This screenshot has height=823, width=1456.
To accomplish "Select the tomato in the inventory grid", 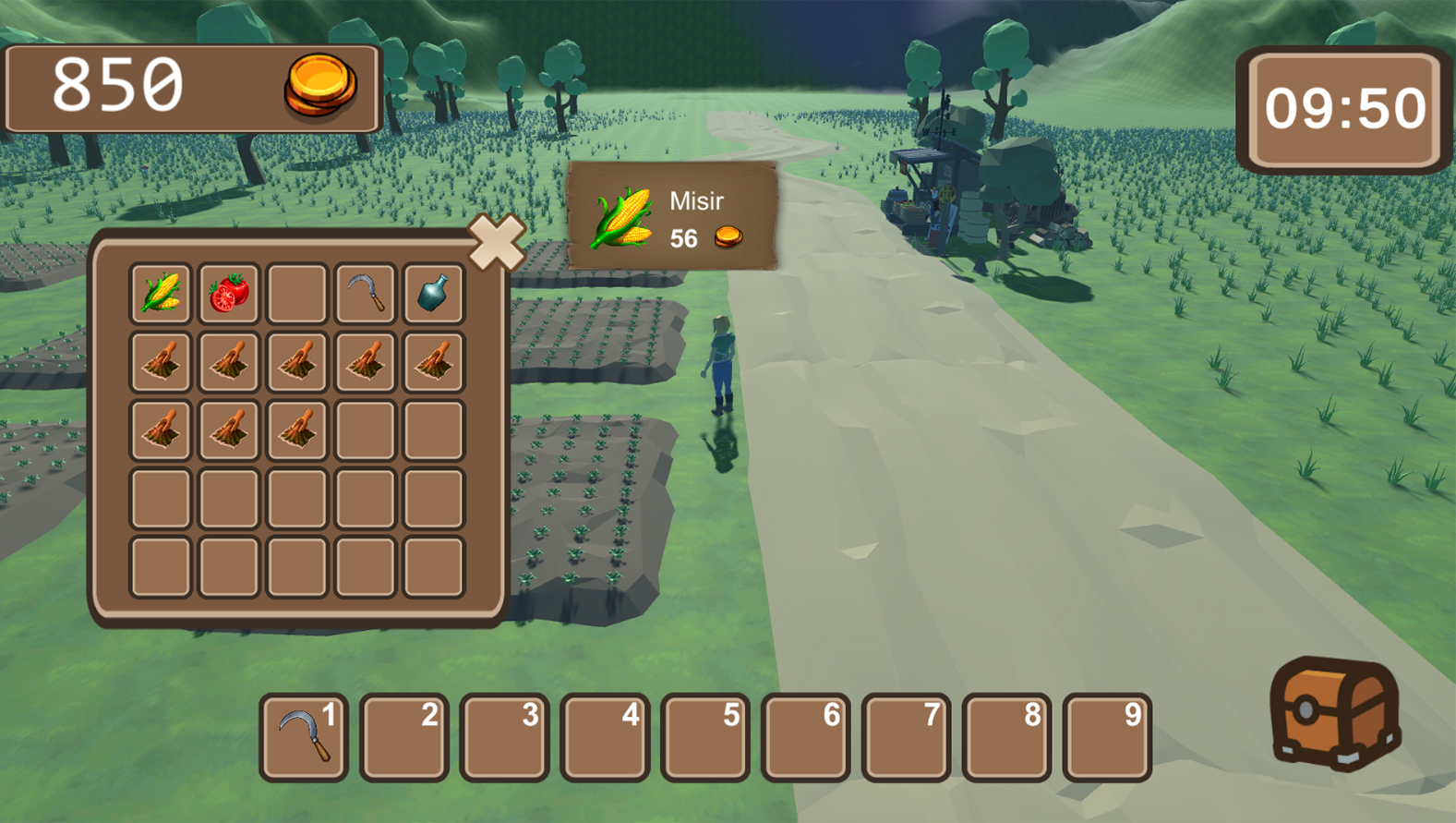I will tap(228, 292).
